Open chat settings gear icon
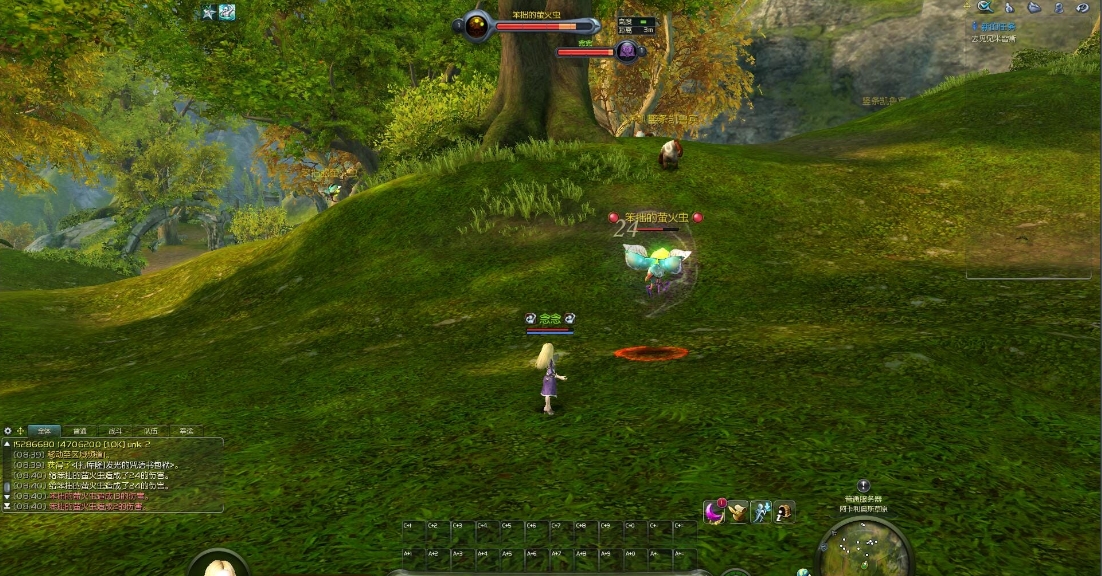1102x576 pixels. tap(8, 430)
